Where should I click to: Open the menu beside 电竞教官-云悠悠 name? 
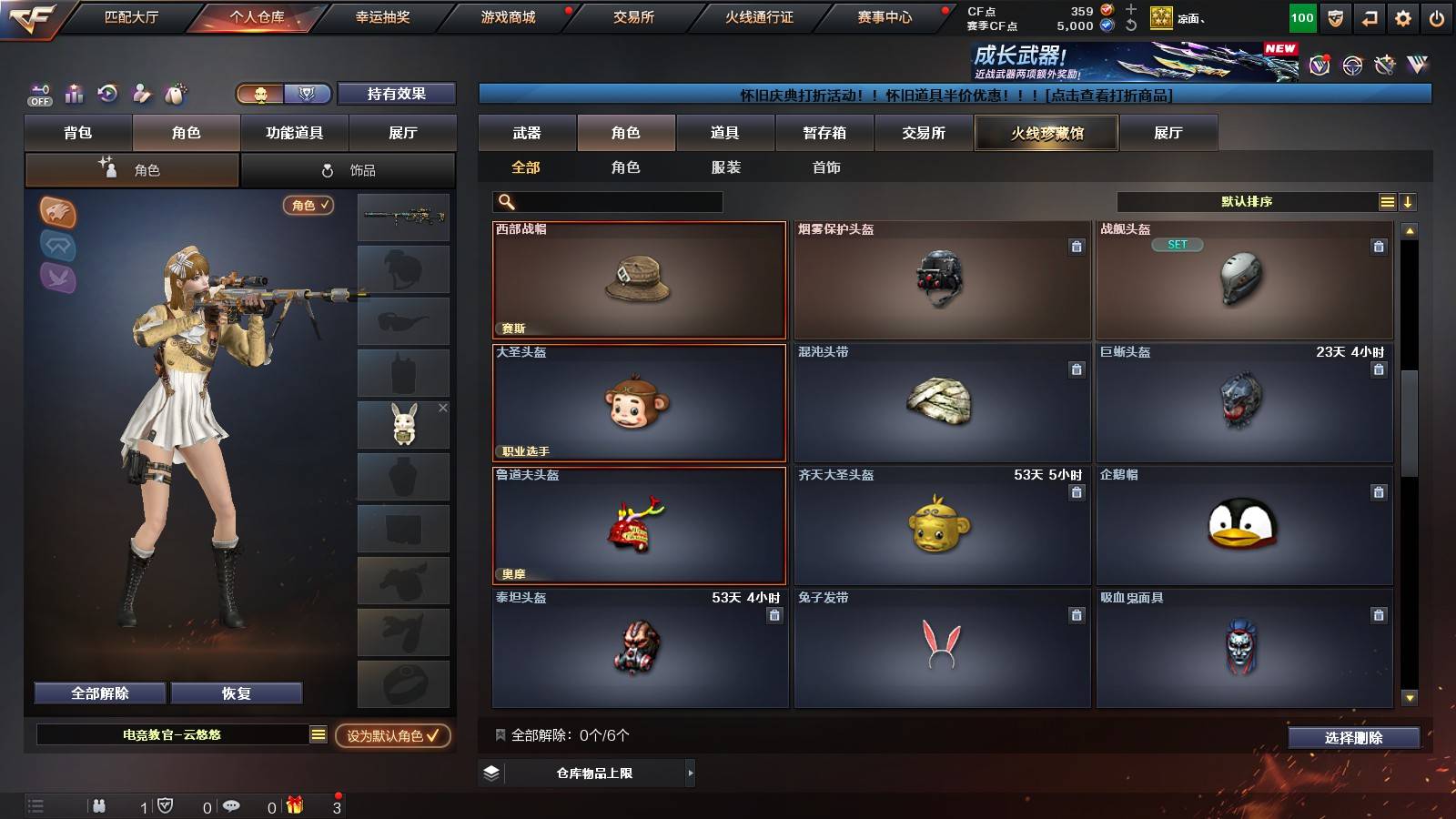tap(318, 734)
